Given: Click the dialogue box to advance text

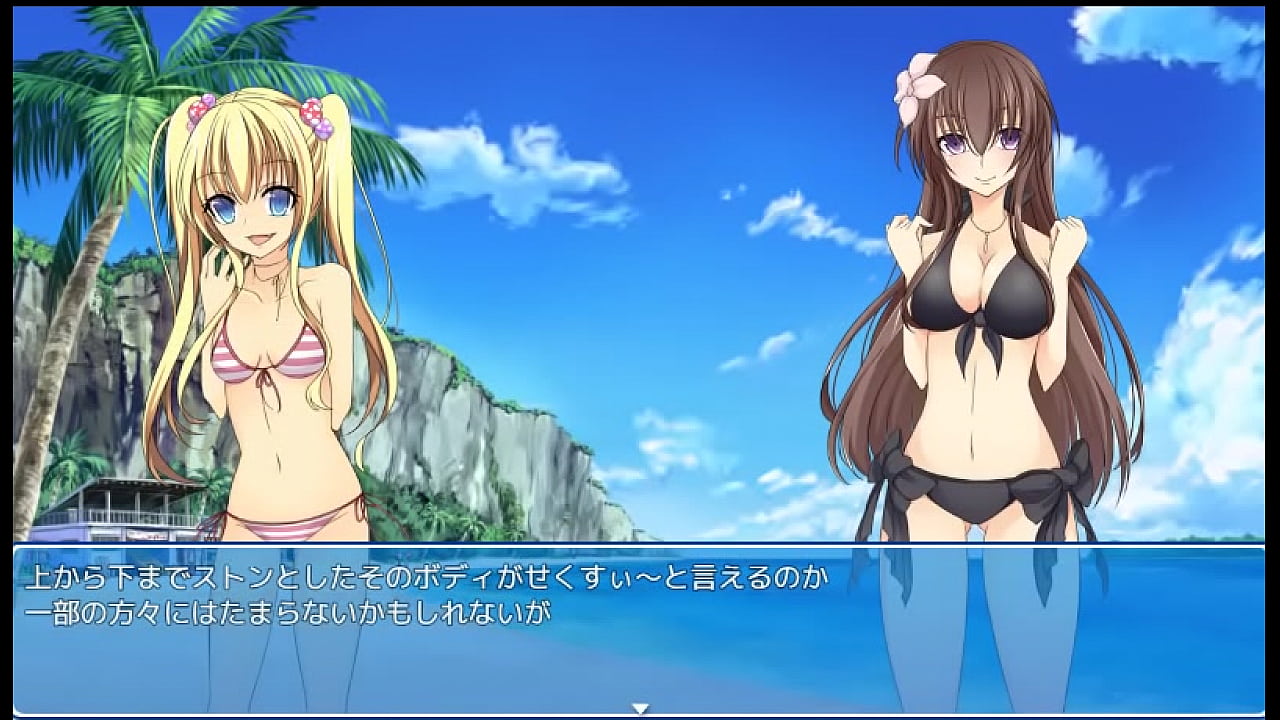Looking at the screenshot, I should pyautogui.click(x=640, y=628).
